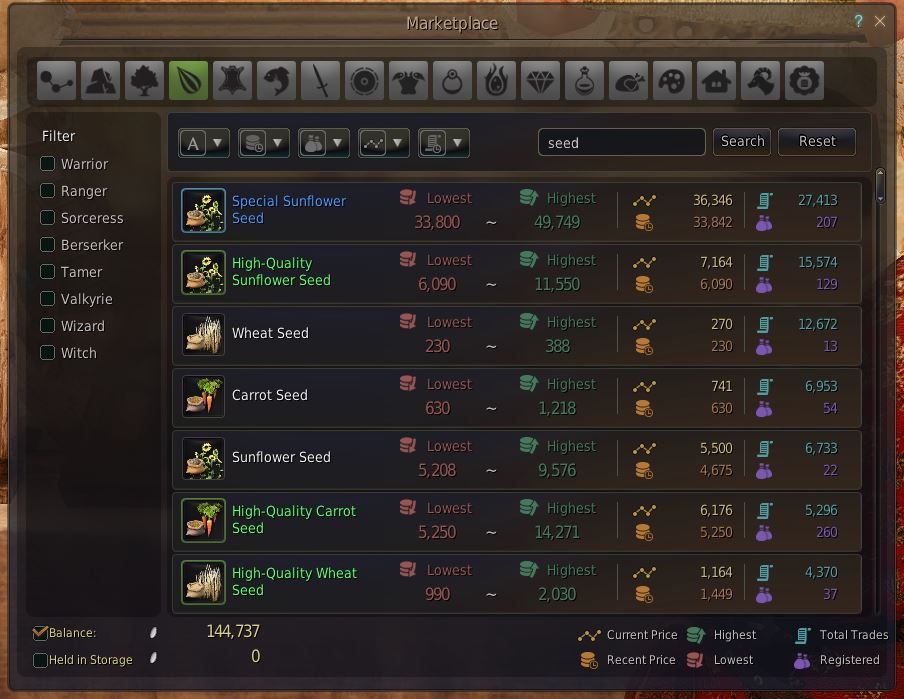Show the fish category tab
The height and width of the screenshot is (699, 904).
click(x=276, y=81)
